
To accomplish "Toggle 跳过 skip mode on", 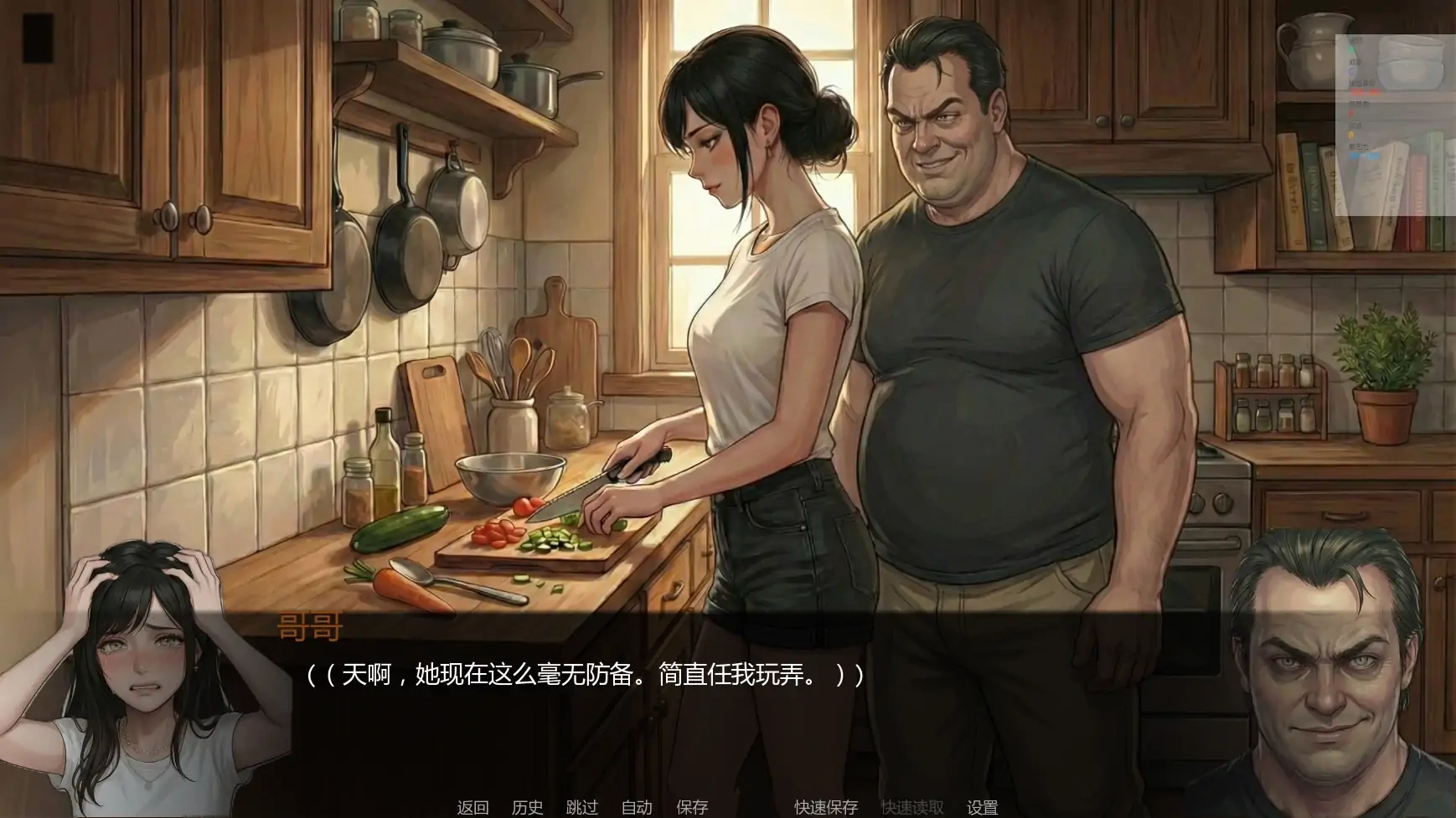I will (x=582, y=808).
